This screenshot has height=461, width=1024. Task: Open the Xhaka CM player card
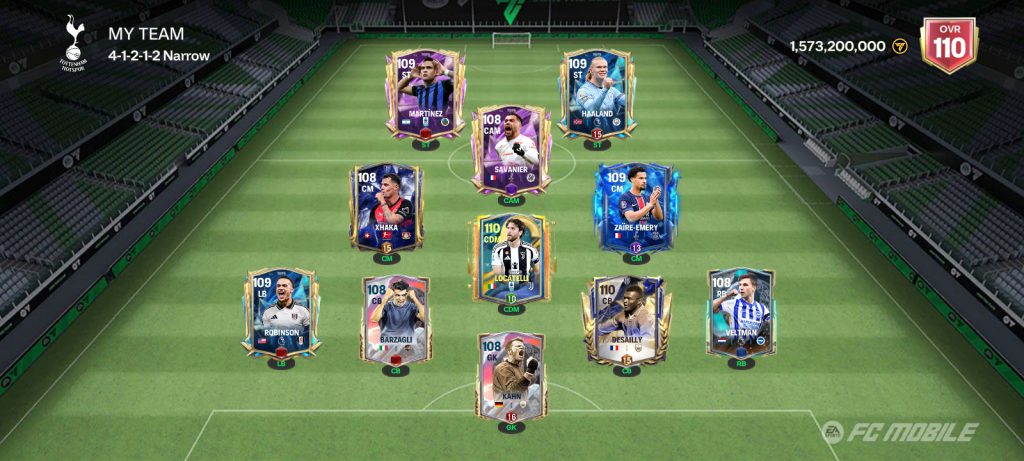[x=386, y=207]
